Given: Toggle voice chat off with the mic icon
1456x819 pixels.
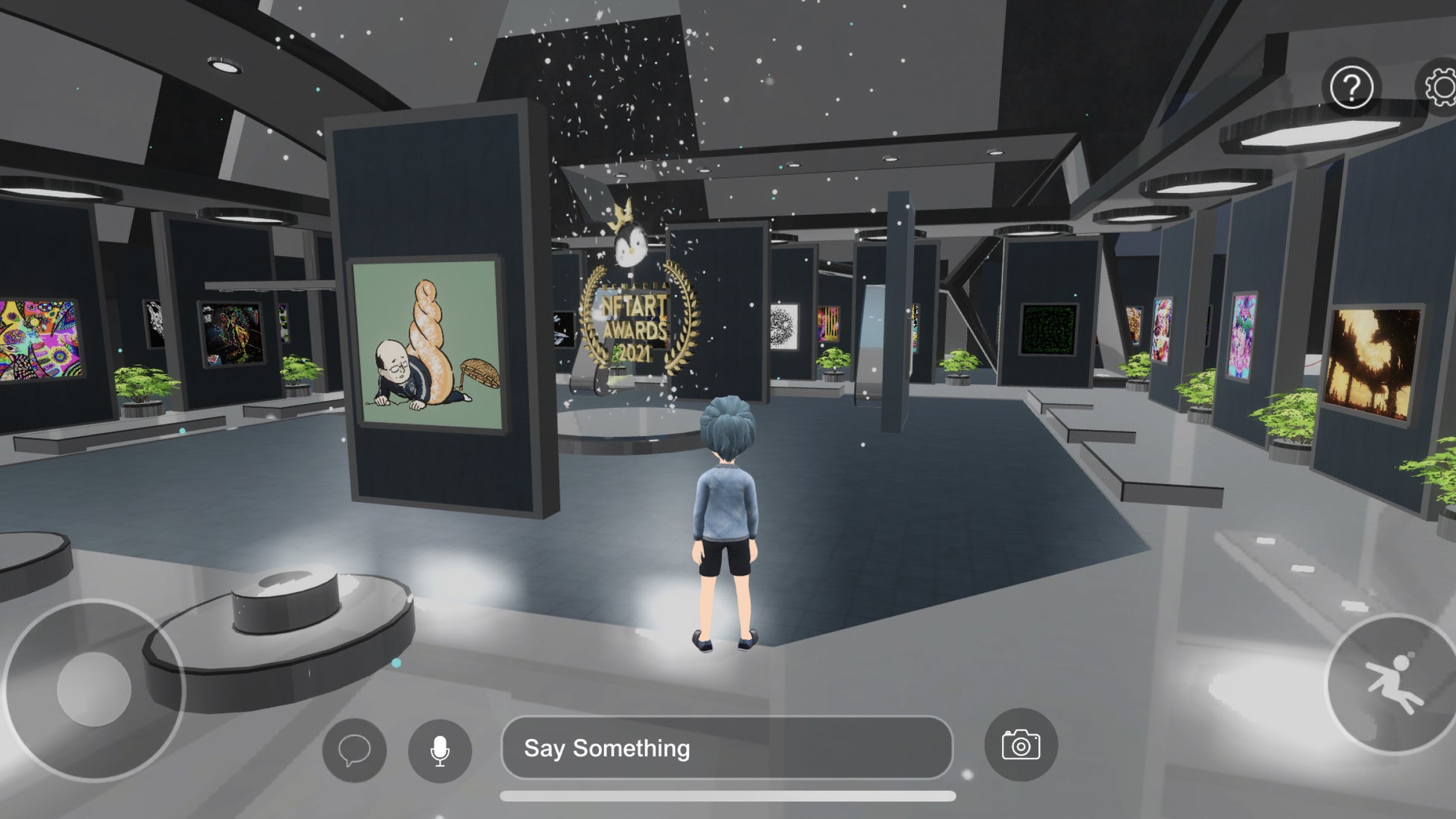Looking at the screenshot, I should (x=439, y=750).
